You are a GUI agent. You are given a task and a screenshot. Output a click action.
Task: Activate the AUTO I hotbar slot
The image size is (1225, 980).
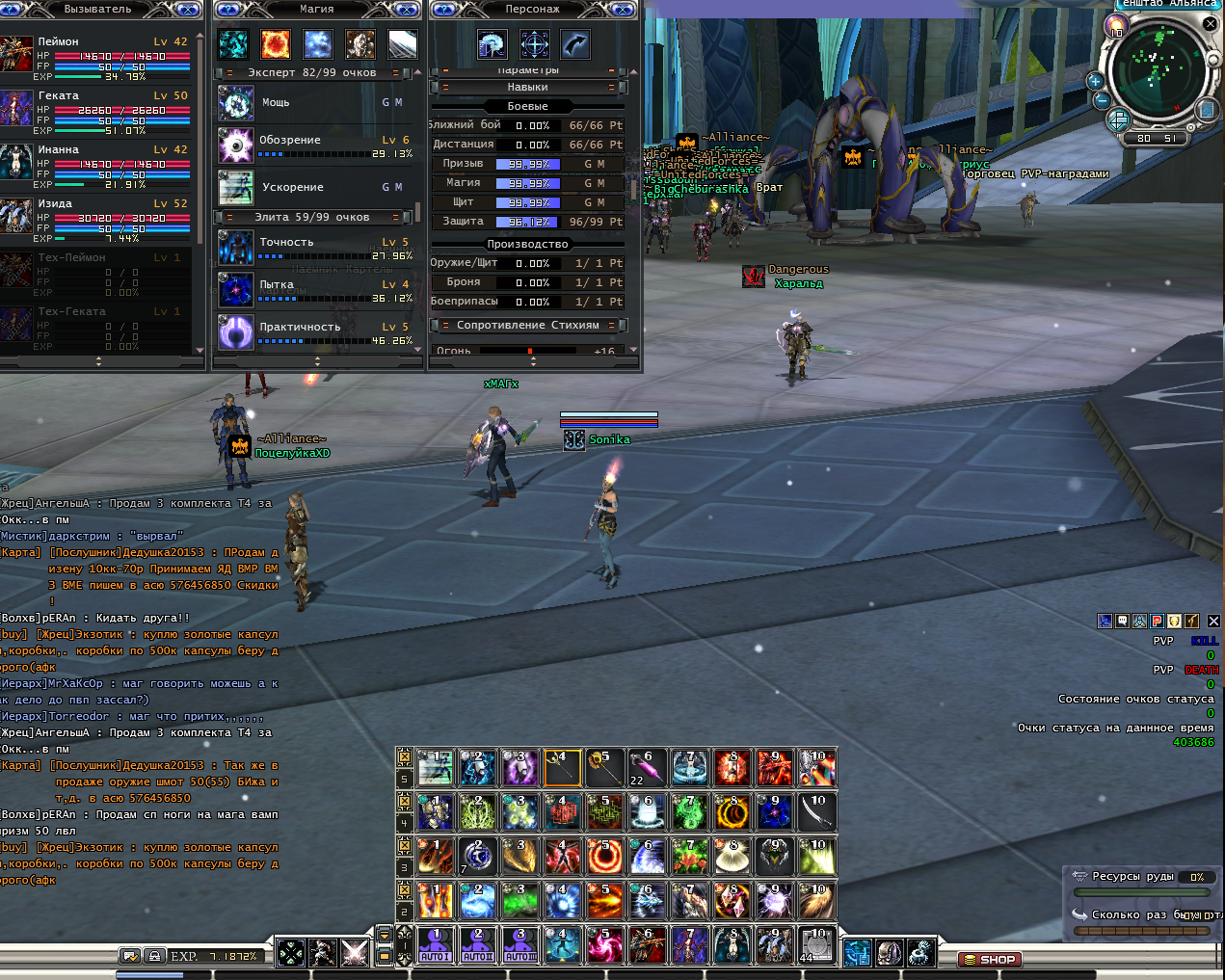coord(436,945)
